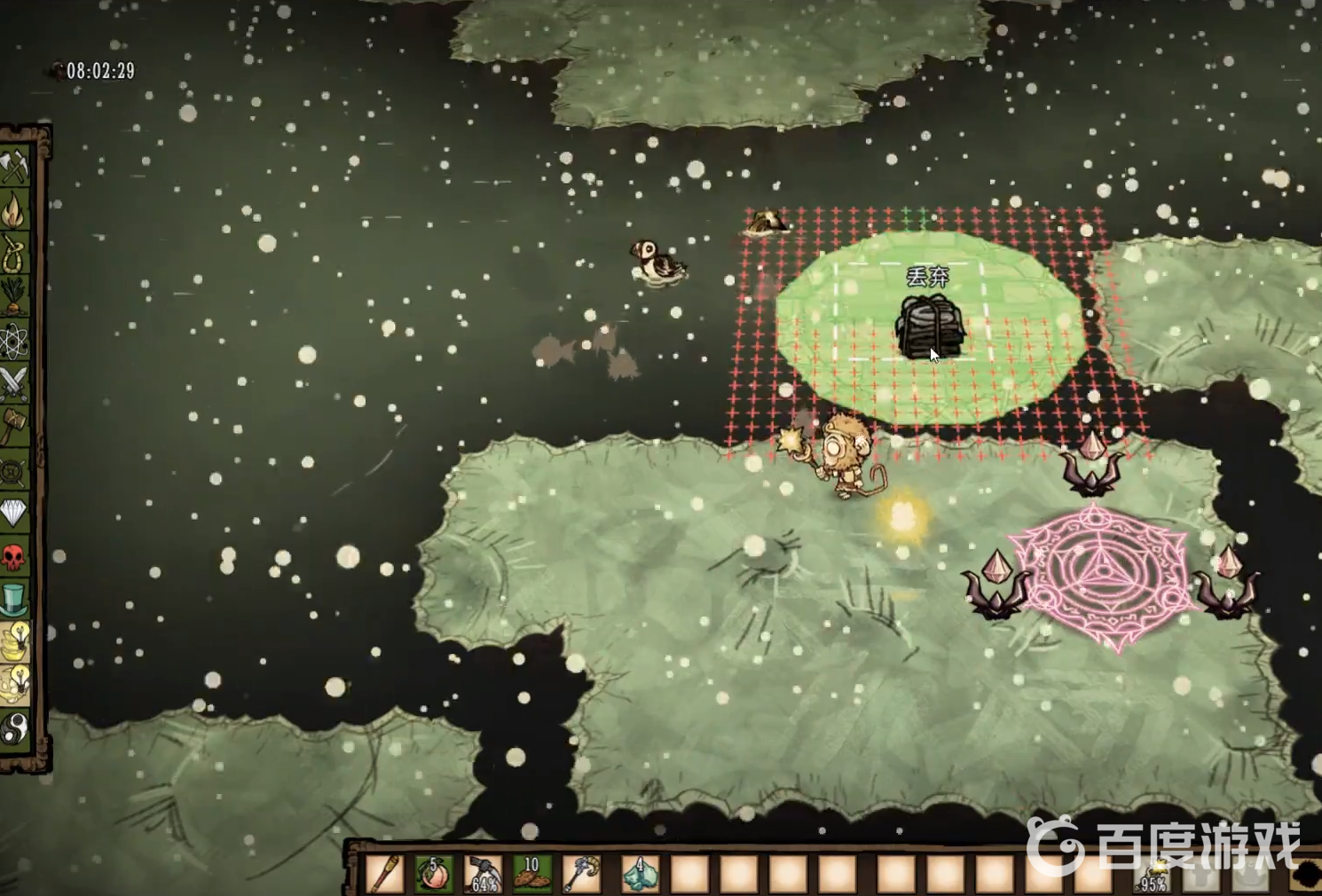
Task: Open the hammer Structures crafting tab
Action: (15, 426)
